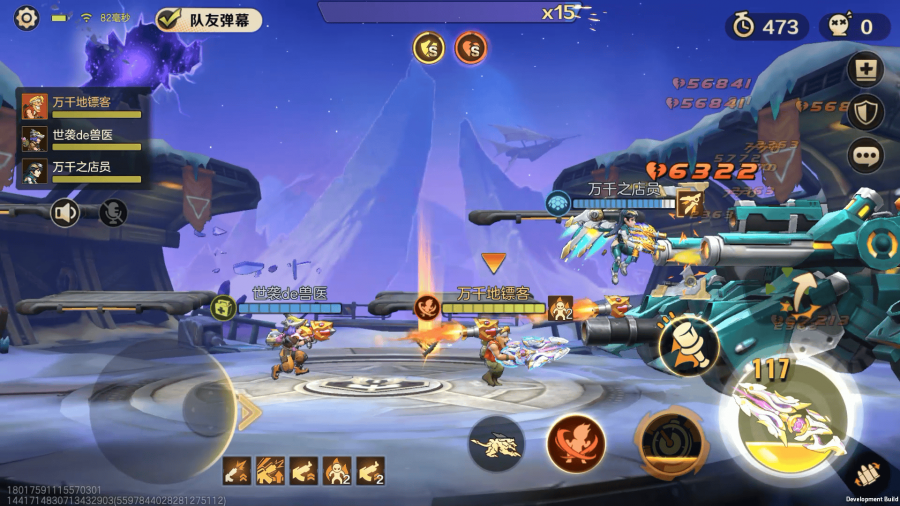Select teammate 世袭de兽医 in the squad list
900x506 pixels.
[82, 138]
